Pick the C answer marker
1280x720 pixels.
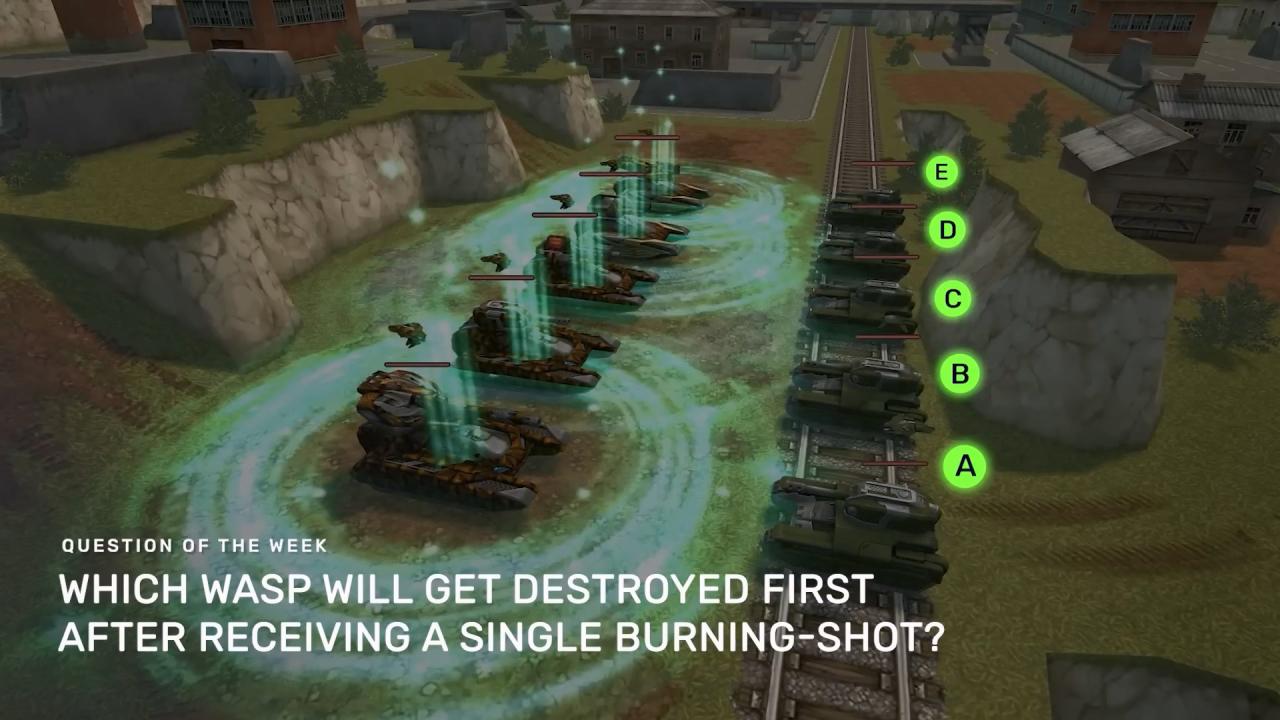[952, 298]
